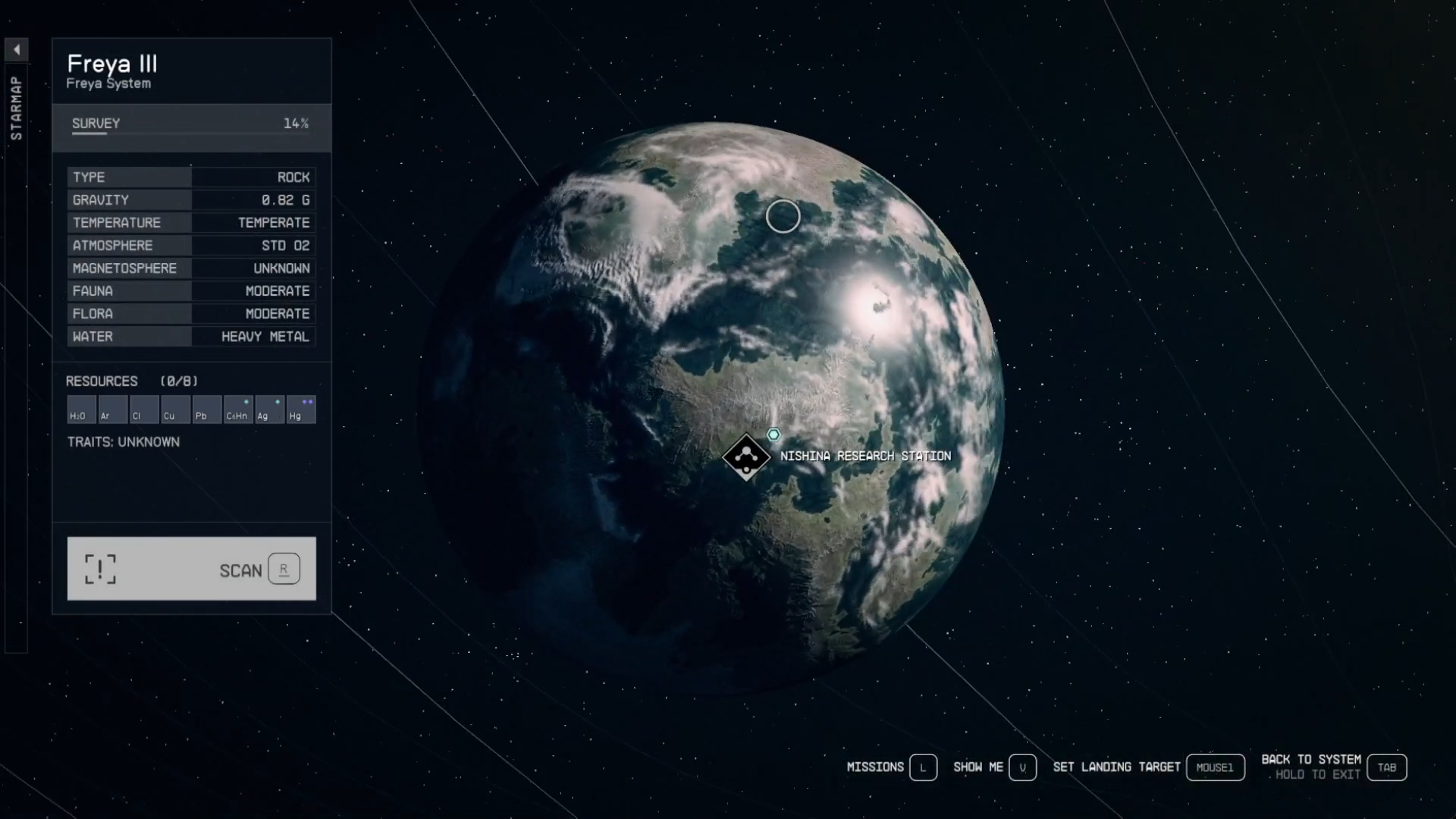Select the Argon (Ar) resource icon
The image size is (1456, 819).
pos(111,409)
